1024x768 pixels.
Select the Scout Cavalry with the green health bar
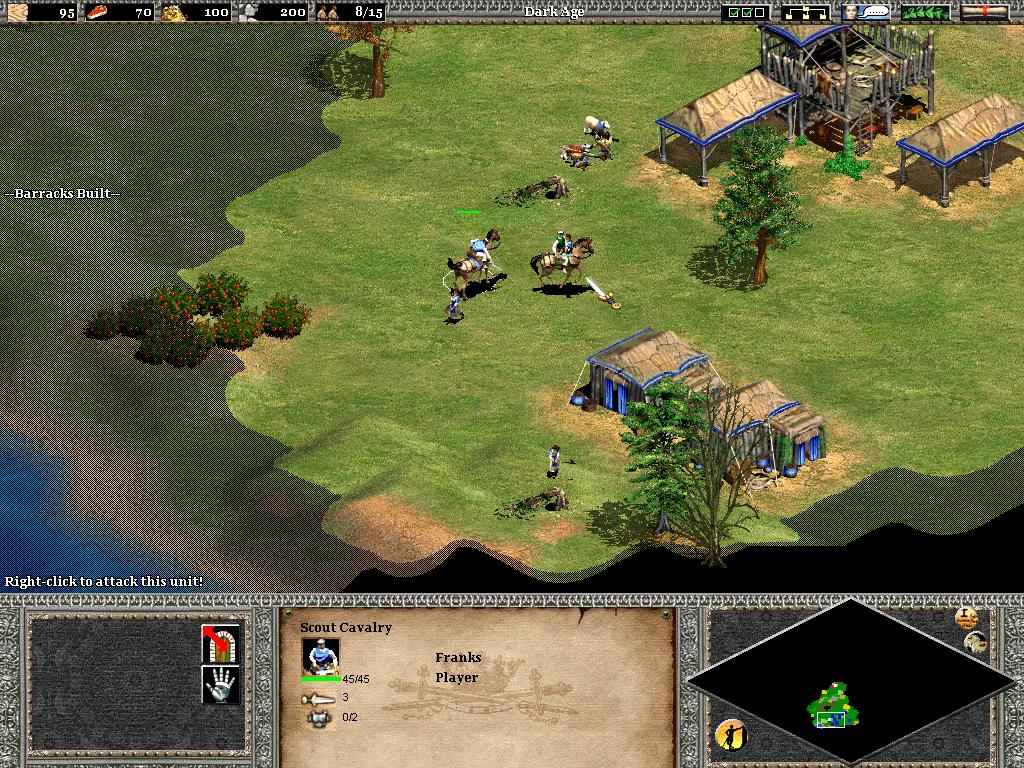point(476,255)
